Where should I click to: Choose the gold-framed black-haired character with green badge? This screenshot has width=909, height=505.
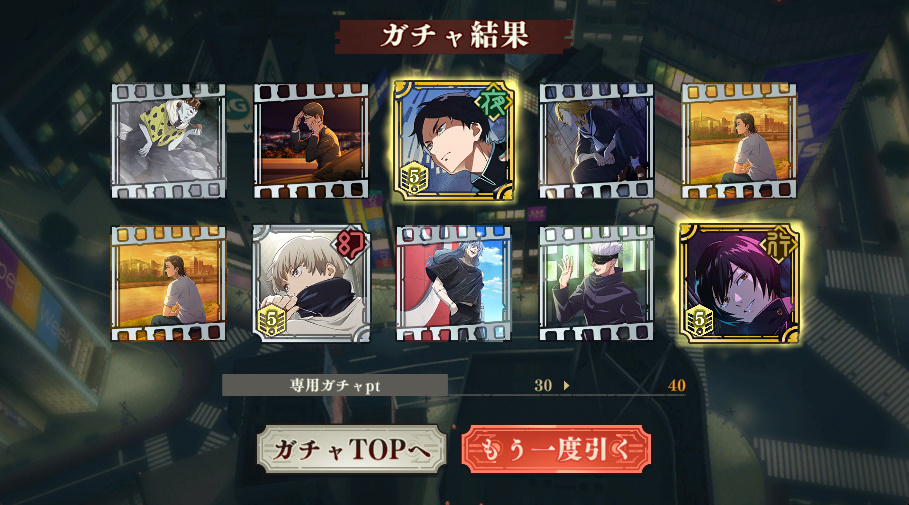click(x=454, y=141)
